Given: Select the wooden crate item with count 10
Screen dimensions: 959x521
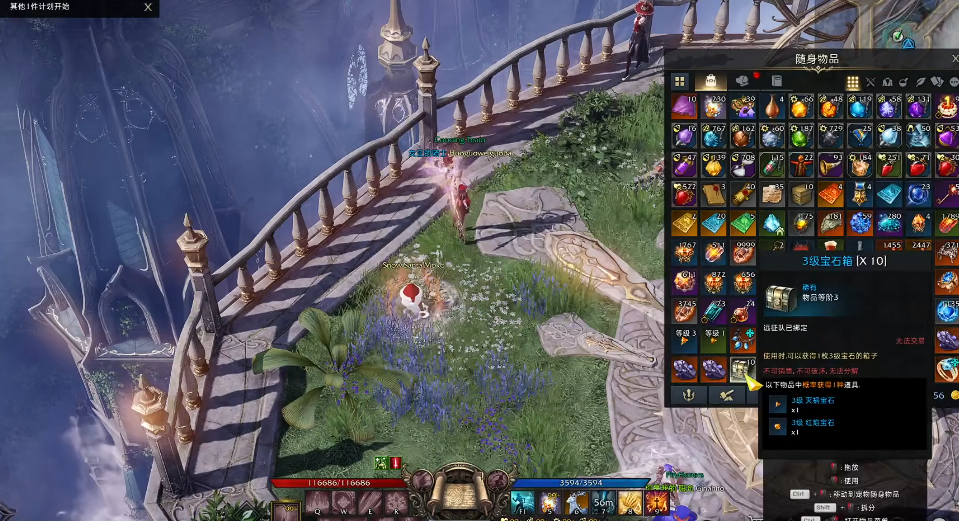Looking at the screenshot, I should coord(801,193).
